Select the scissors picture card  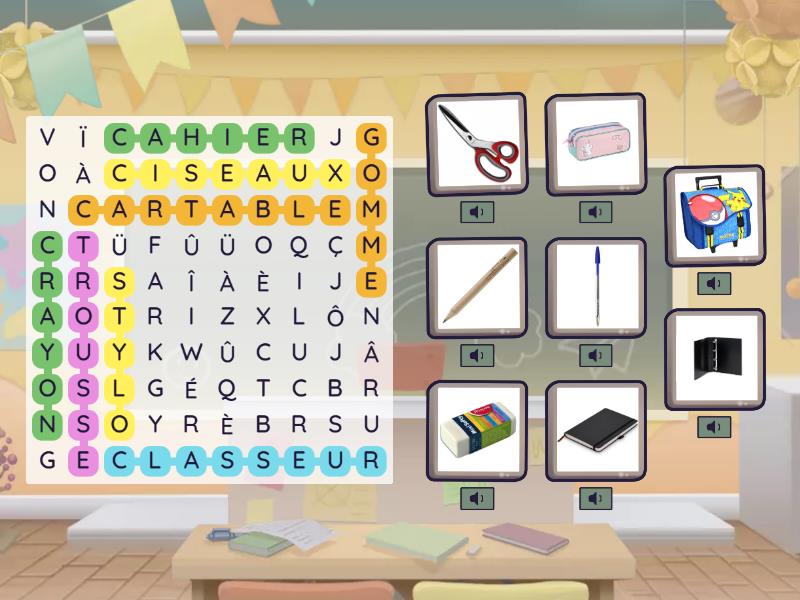tap(477, 145)
